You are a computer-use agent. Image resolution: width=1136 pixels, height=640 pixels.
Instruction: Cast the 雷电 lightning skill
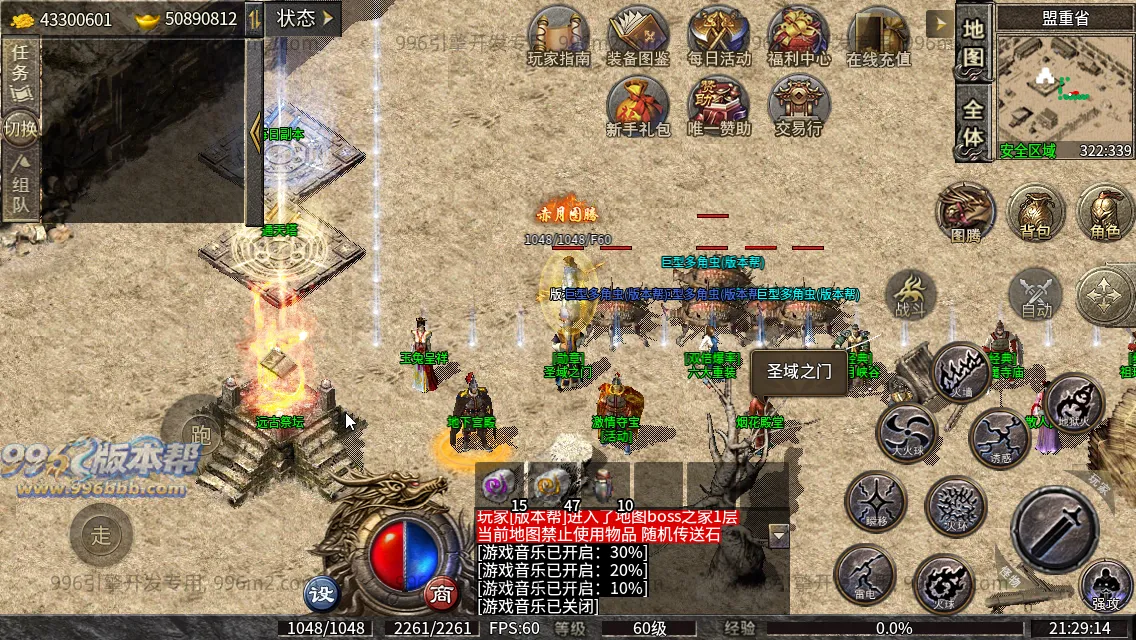[x=864, y=574]
